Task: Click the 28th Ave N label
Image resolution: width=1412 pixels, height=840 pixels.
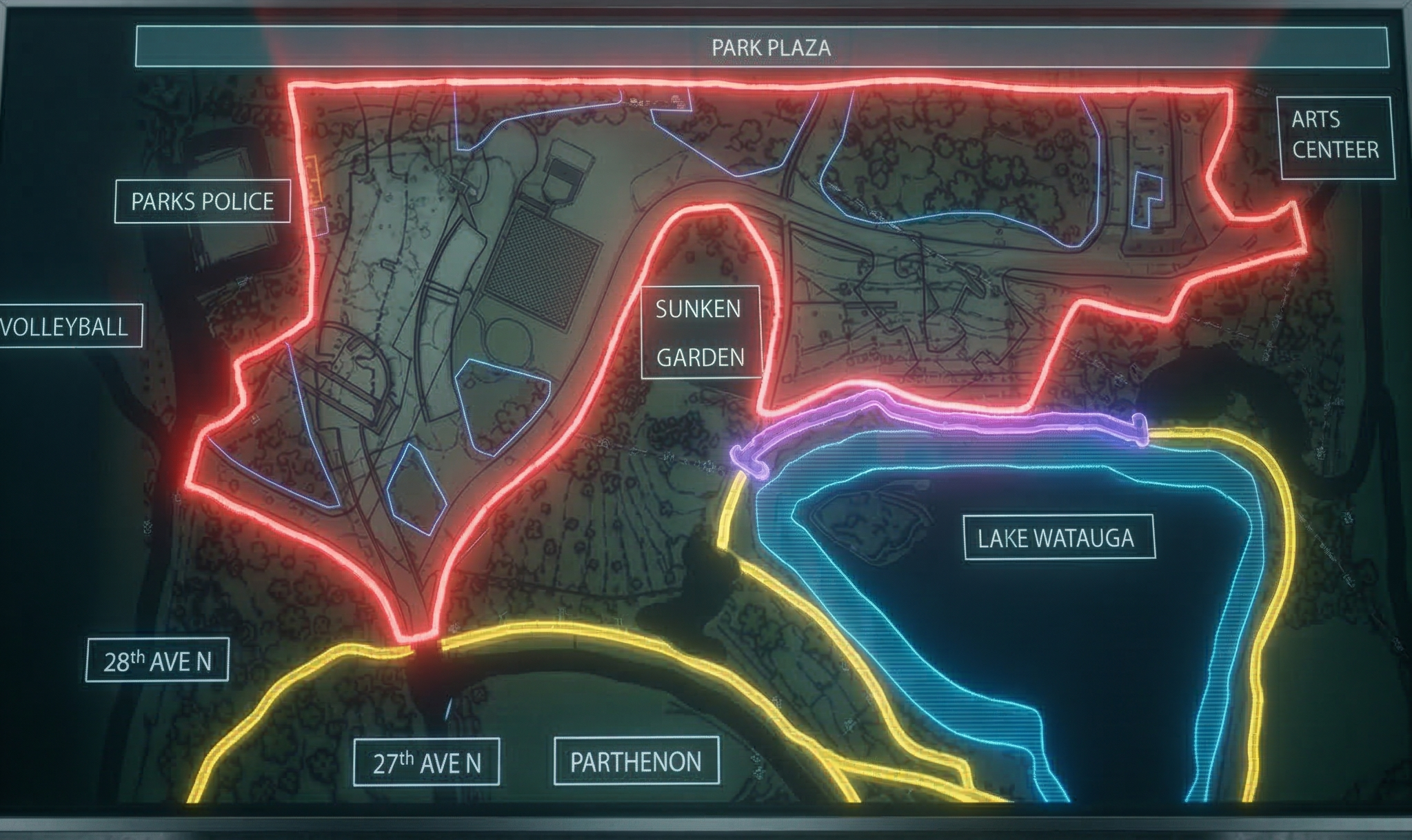Action: click(157, 660)
